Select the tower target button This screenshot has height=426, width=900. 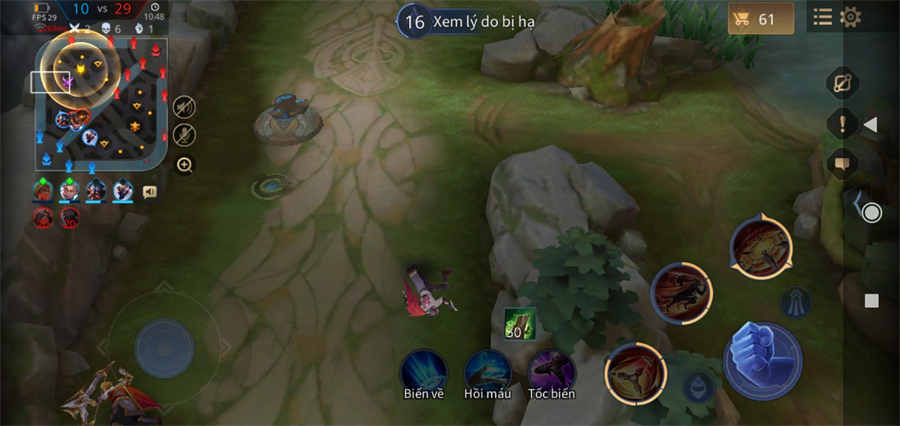click(x=796, y=302)
